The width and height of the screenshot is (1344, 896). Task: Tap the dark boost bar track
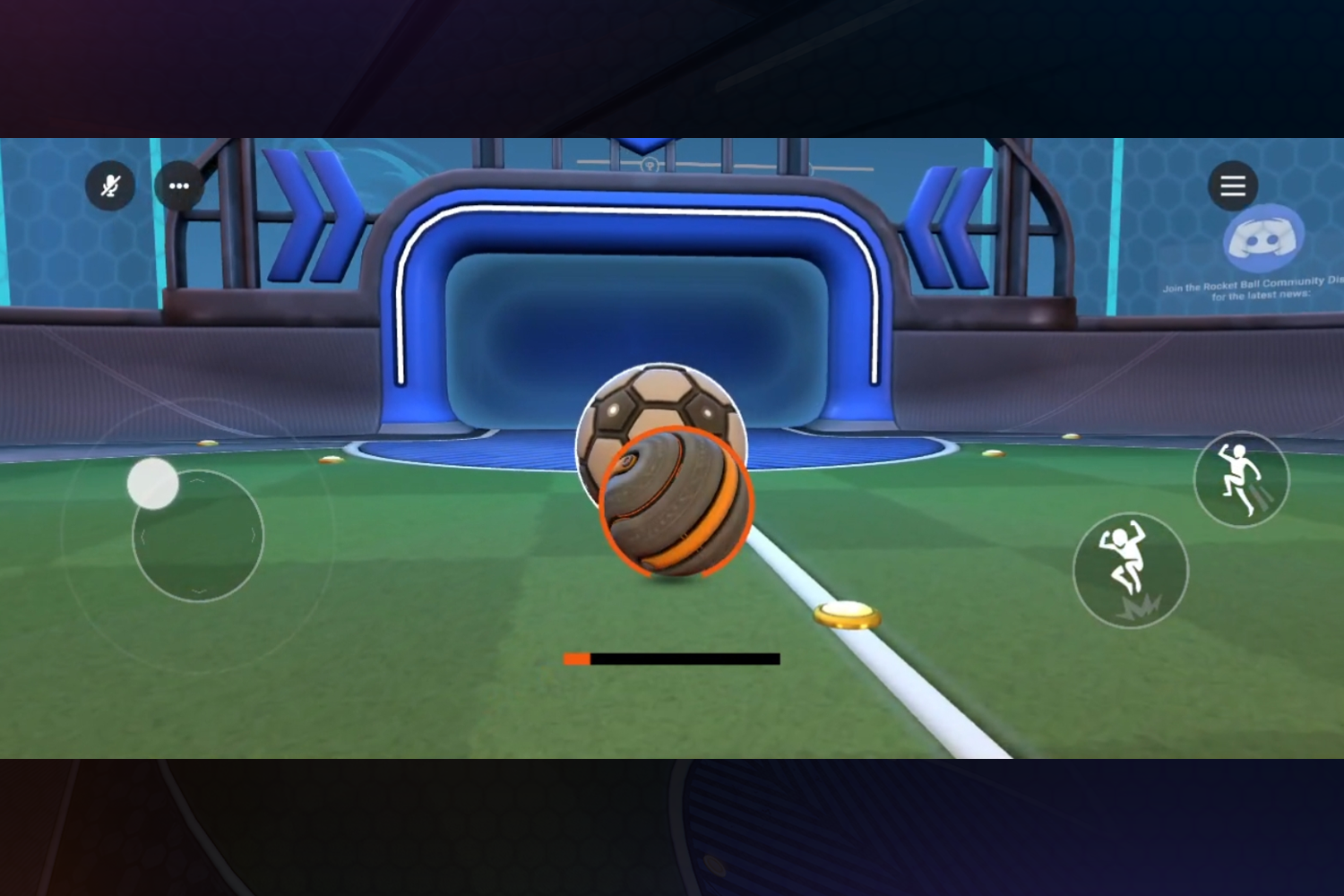(x=690, y=659)
